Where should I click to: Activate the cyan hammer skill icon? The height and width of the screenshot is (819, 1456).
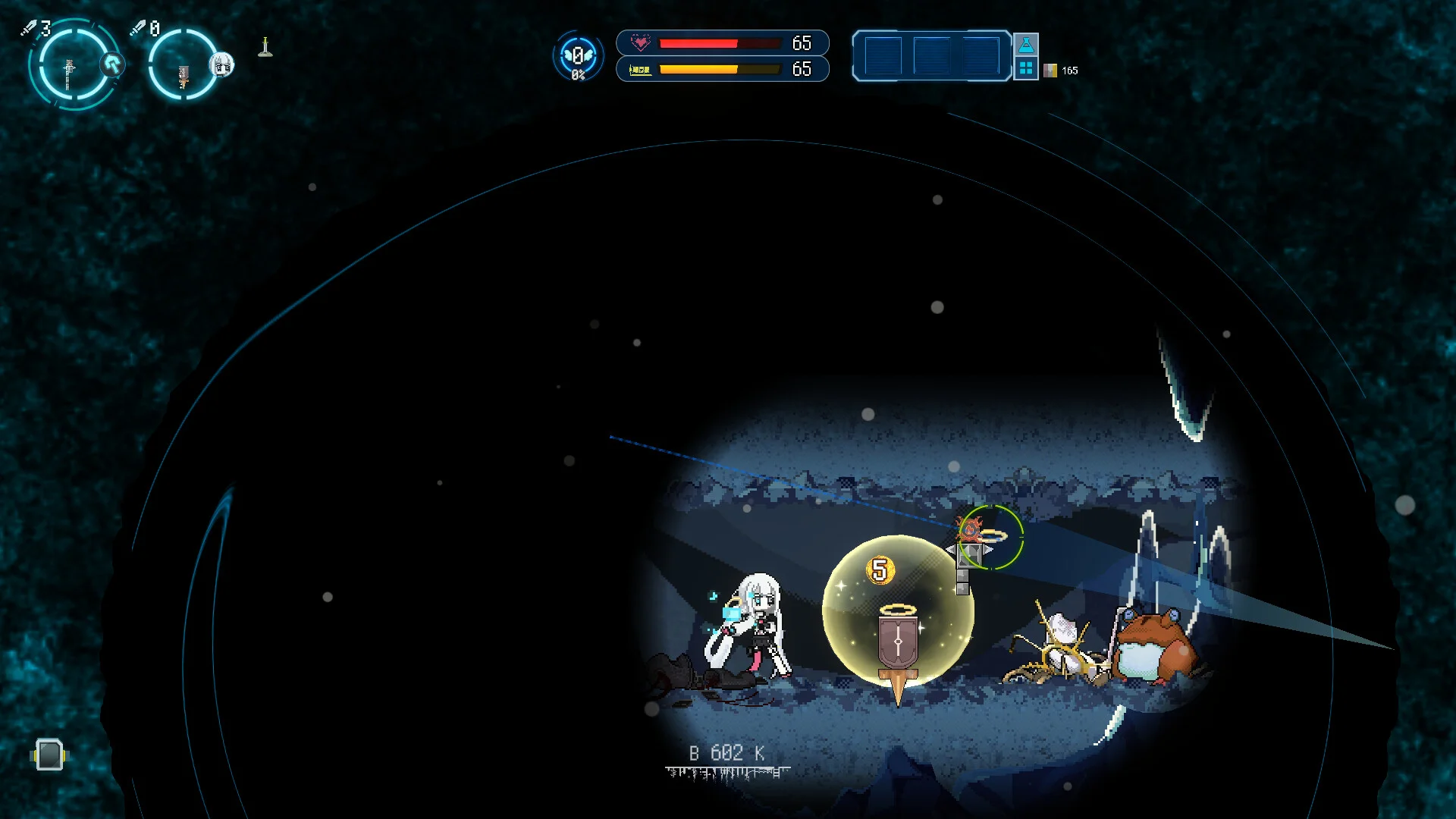pyautogui.click(x=114, y=64)
